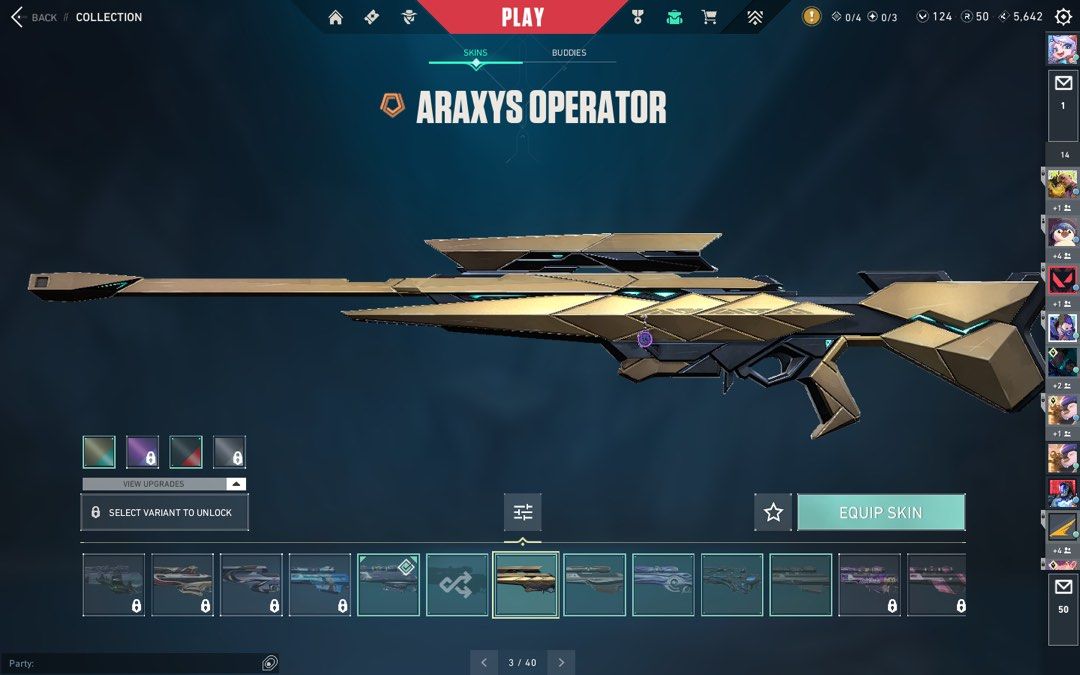The width and height of the screenshot is (1080, 675).
Task: Open the home screen icon
Action: (x=336, y=17)
